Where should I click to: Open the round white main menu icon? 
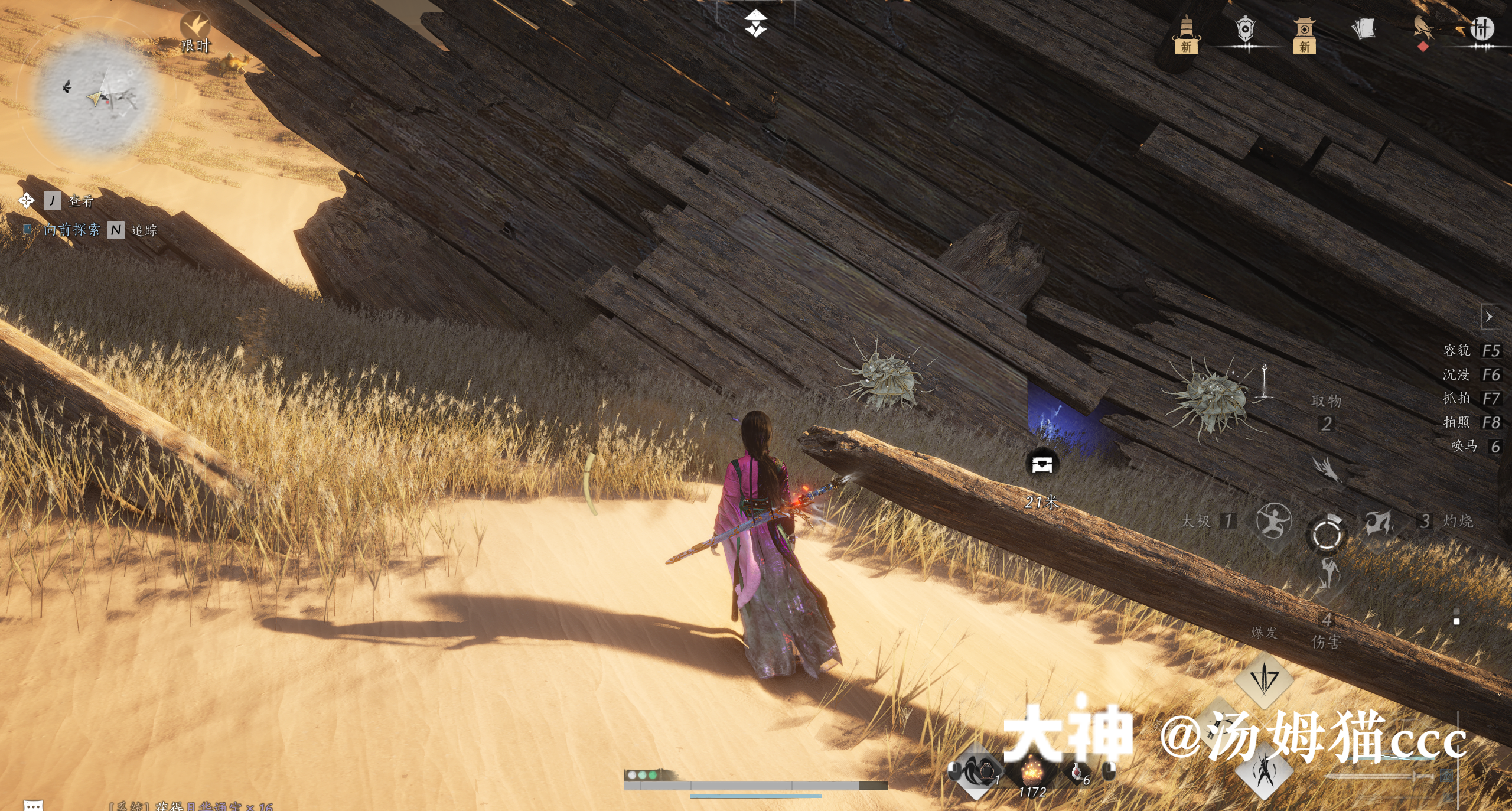click(x=1481, y=28)
